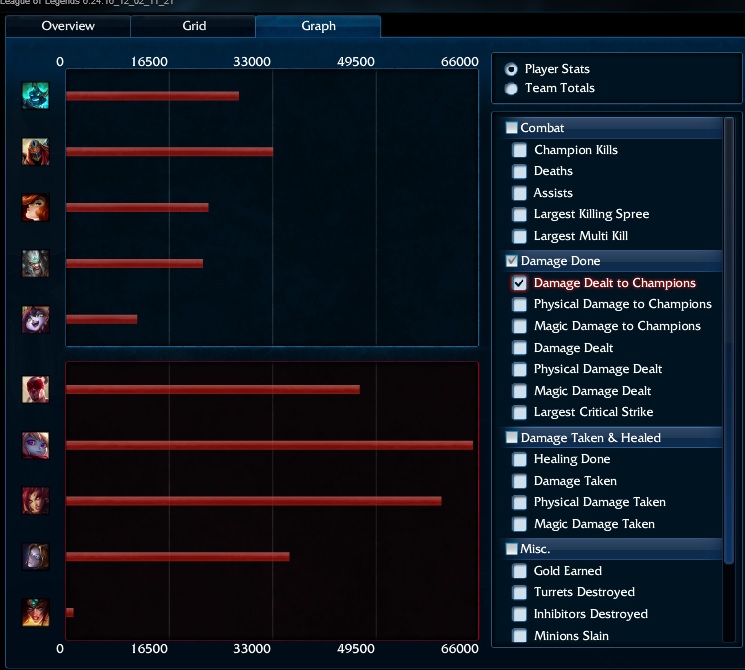This screenshot has height=670, width=745.
Task: Tick the Deaths stat checkbox
Action: coord(519,171)
